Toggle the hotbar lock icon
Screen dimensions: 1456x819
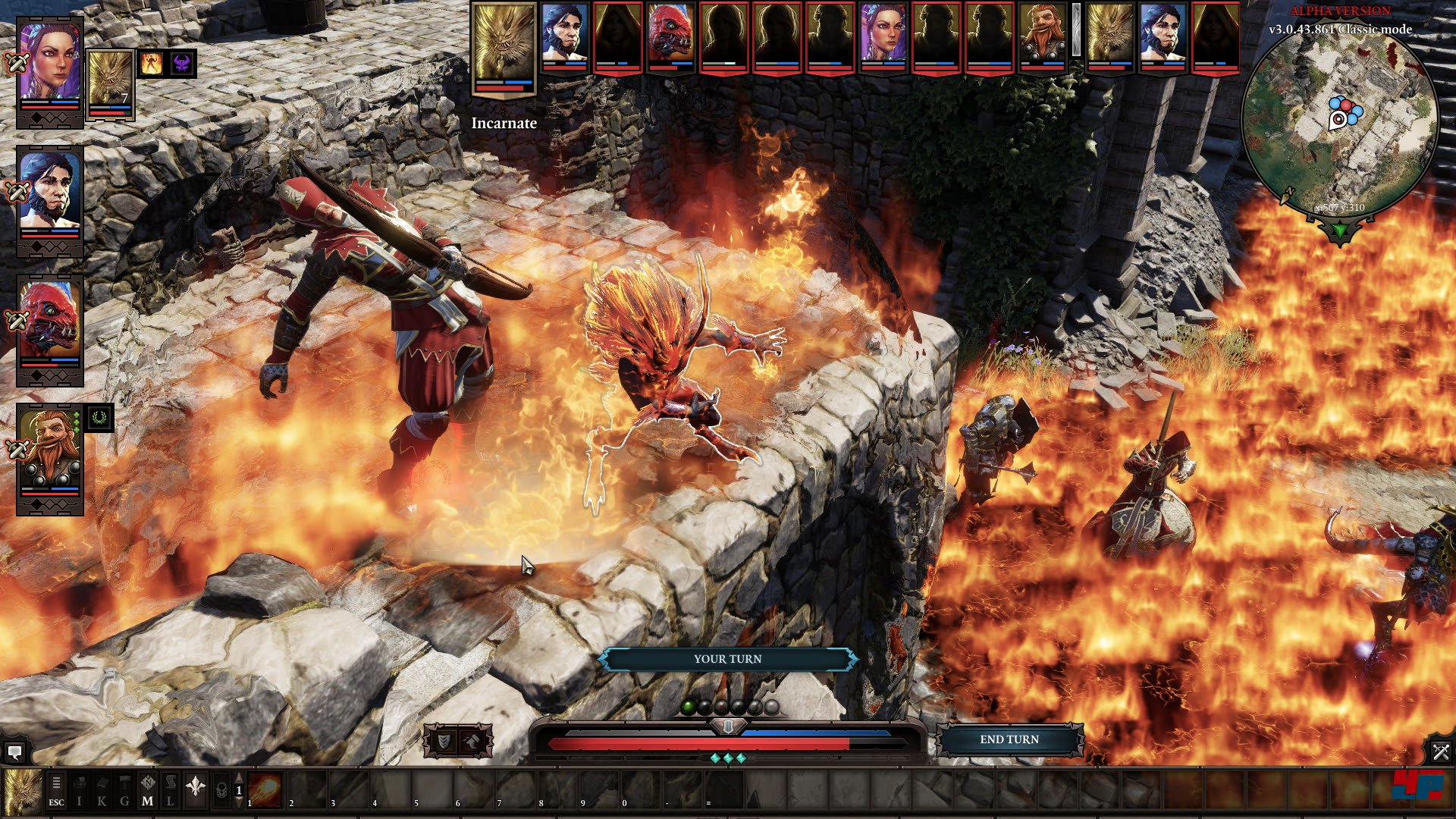(221, 790)
